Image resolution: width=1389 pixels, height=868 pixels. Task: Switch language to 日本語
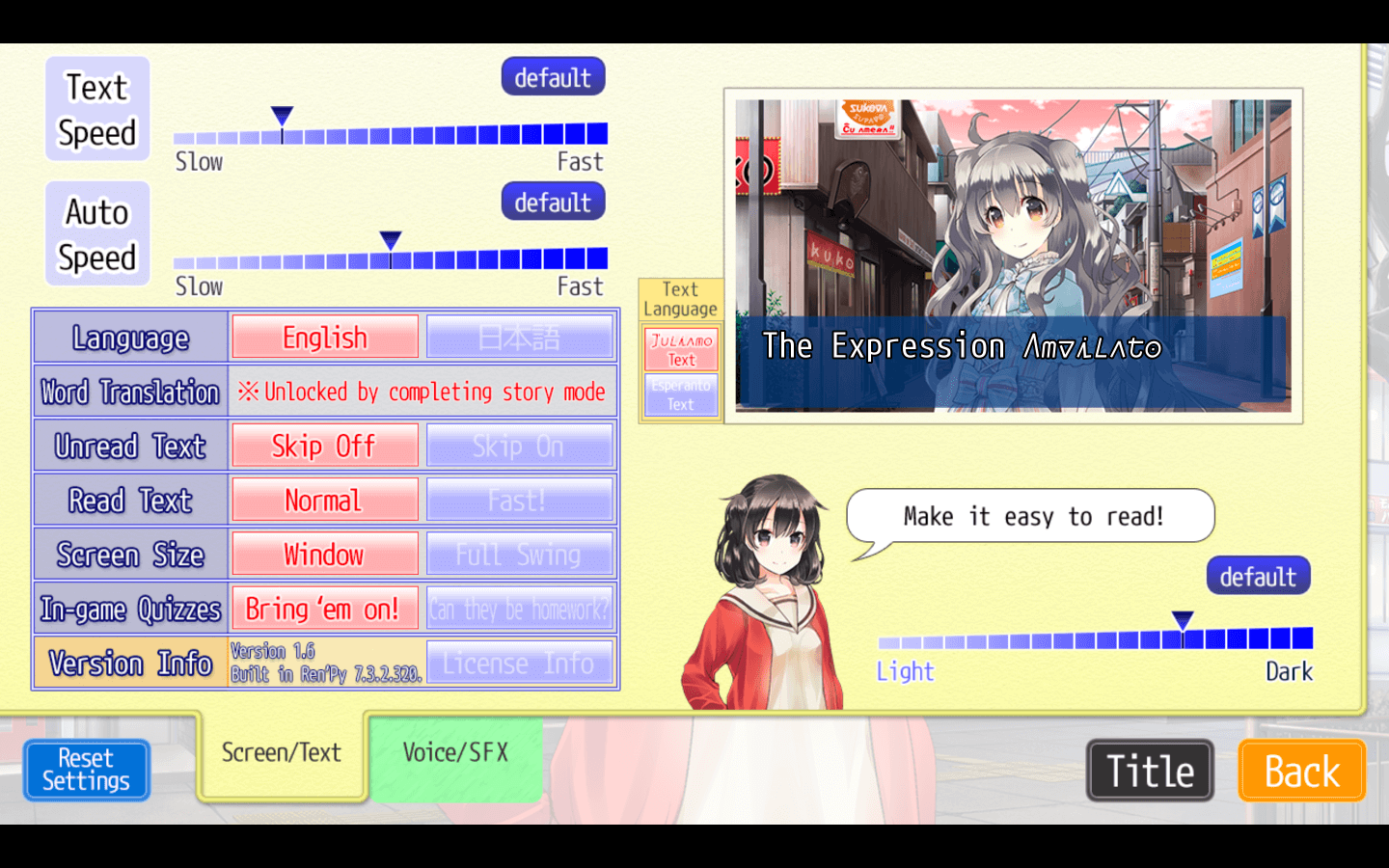519,338
